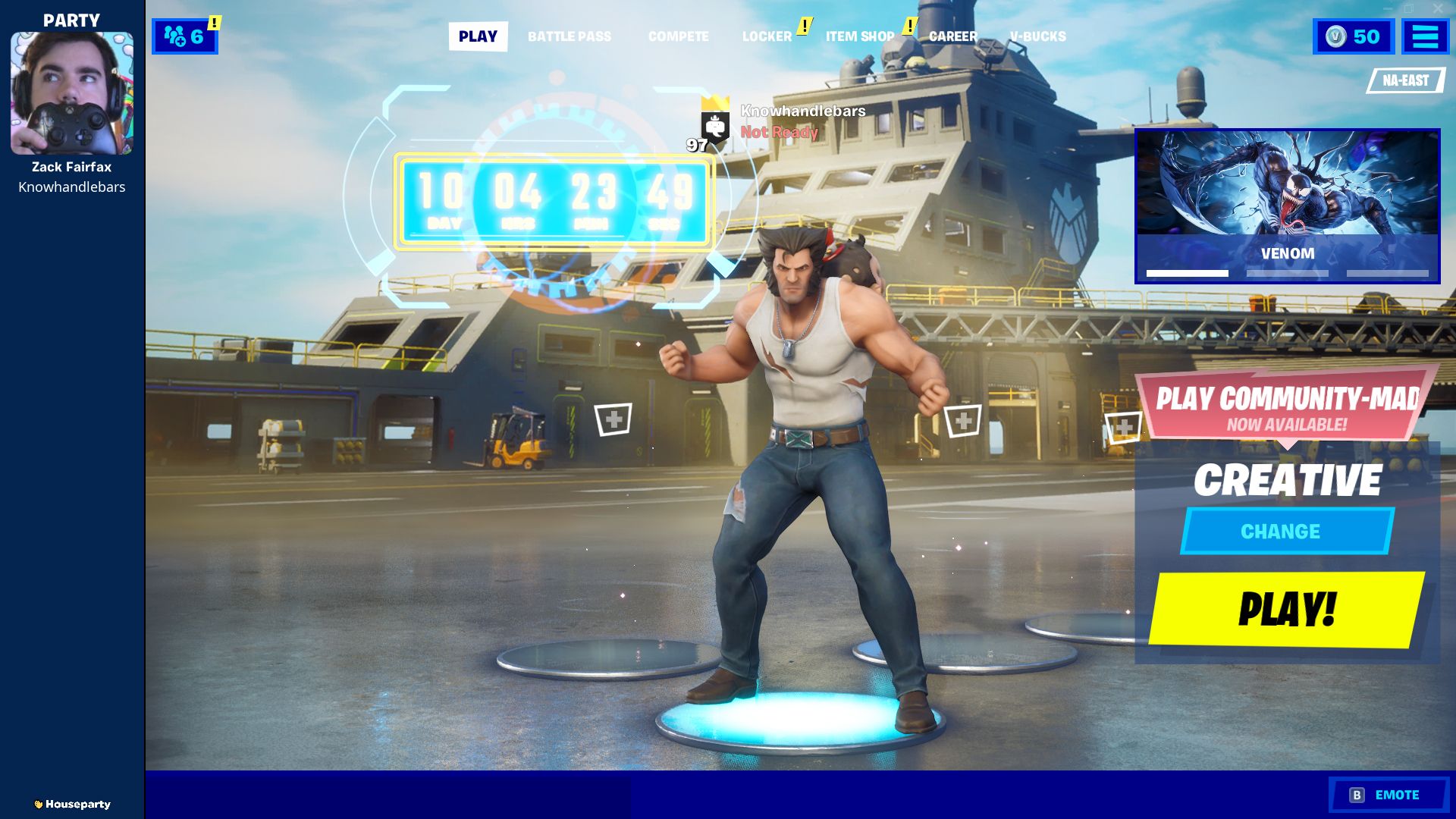Open the party members icon showing 6

[182, 36]
